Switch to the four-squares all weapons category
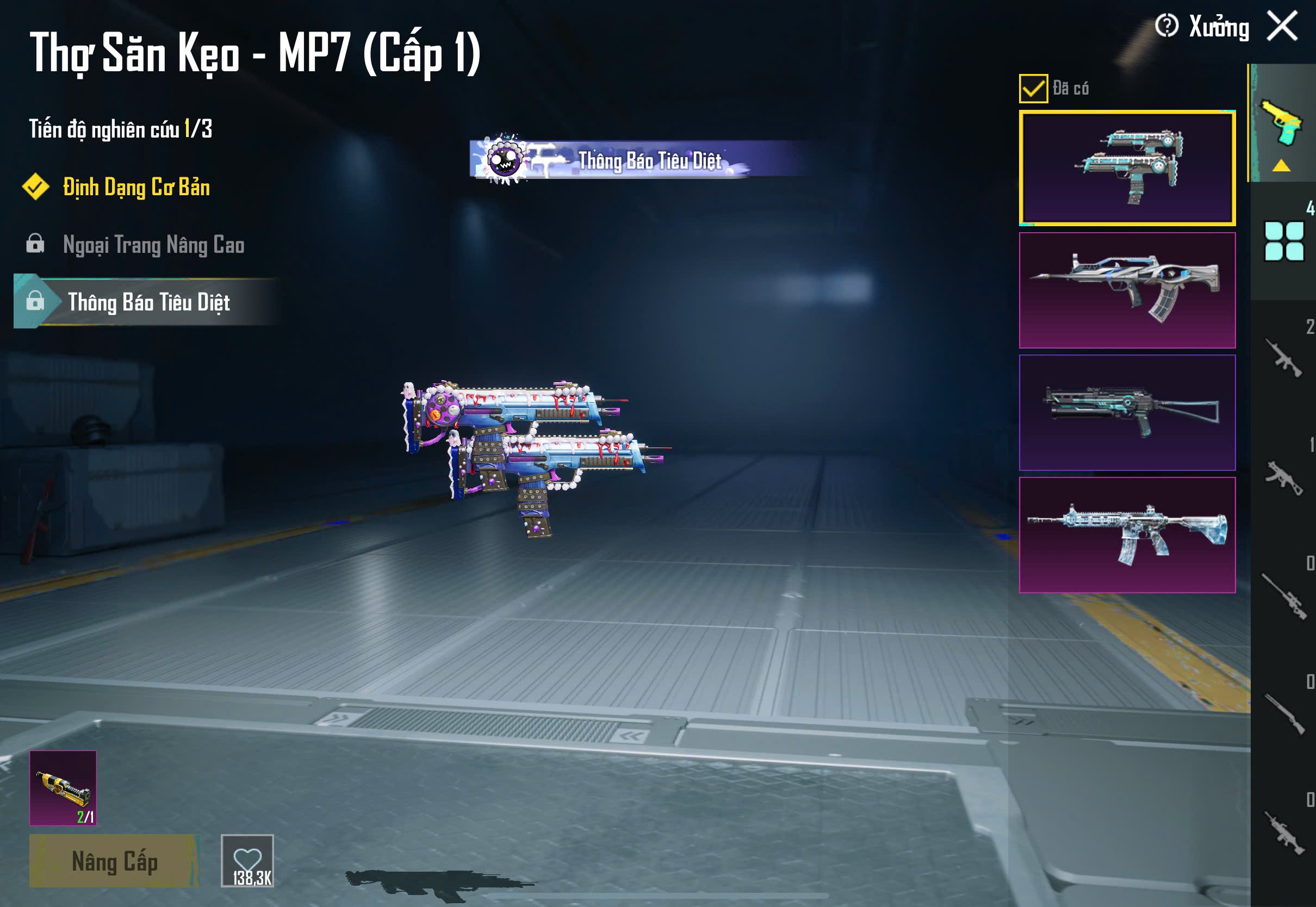Screen dimensions: 1316x907 pos(1283,241)
